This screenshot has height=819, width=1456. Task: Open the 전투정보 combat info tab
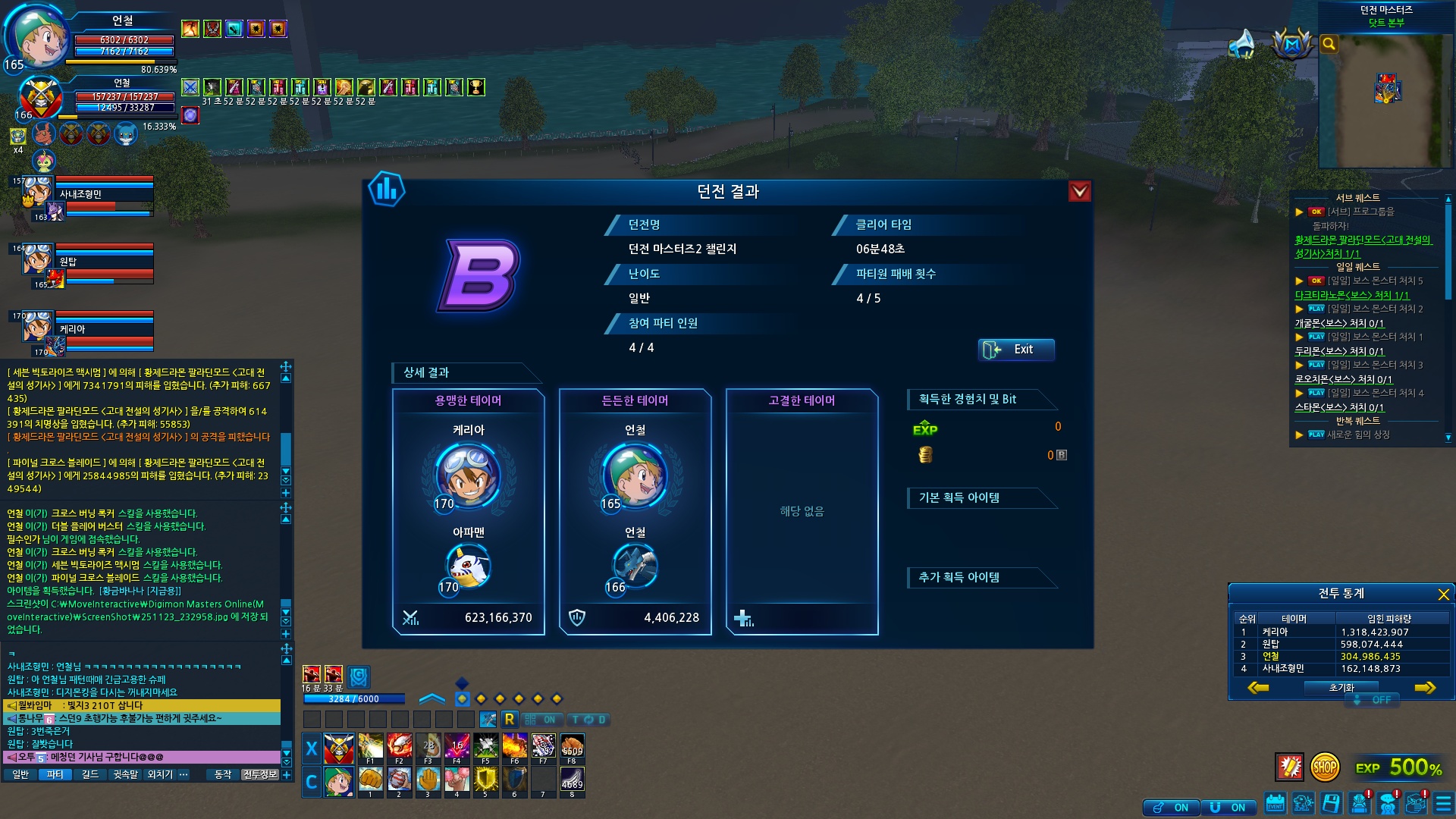pos(260,774)
